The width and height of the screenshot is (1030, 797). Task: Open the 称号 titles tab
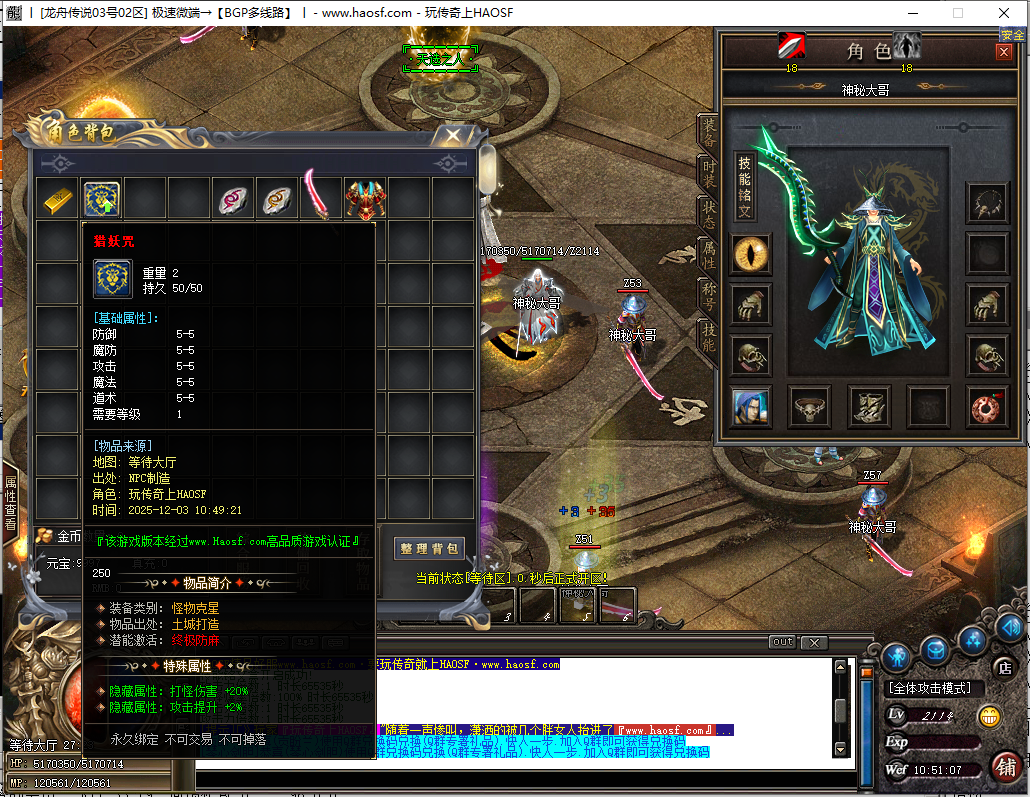tap(709, 298)
